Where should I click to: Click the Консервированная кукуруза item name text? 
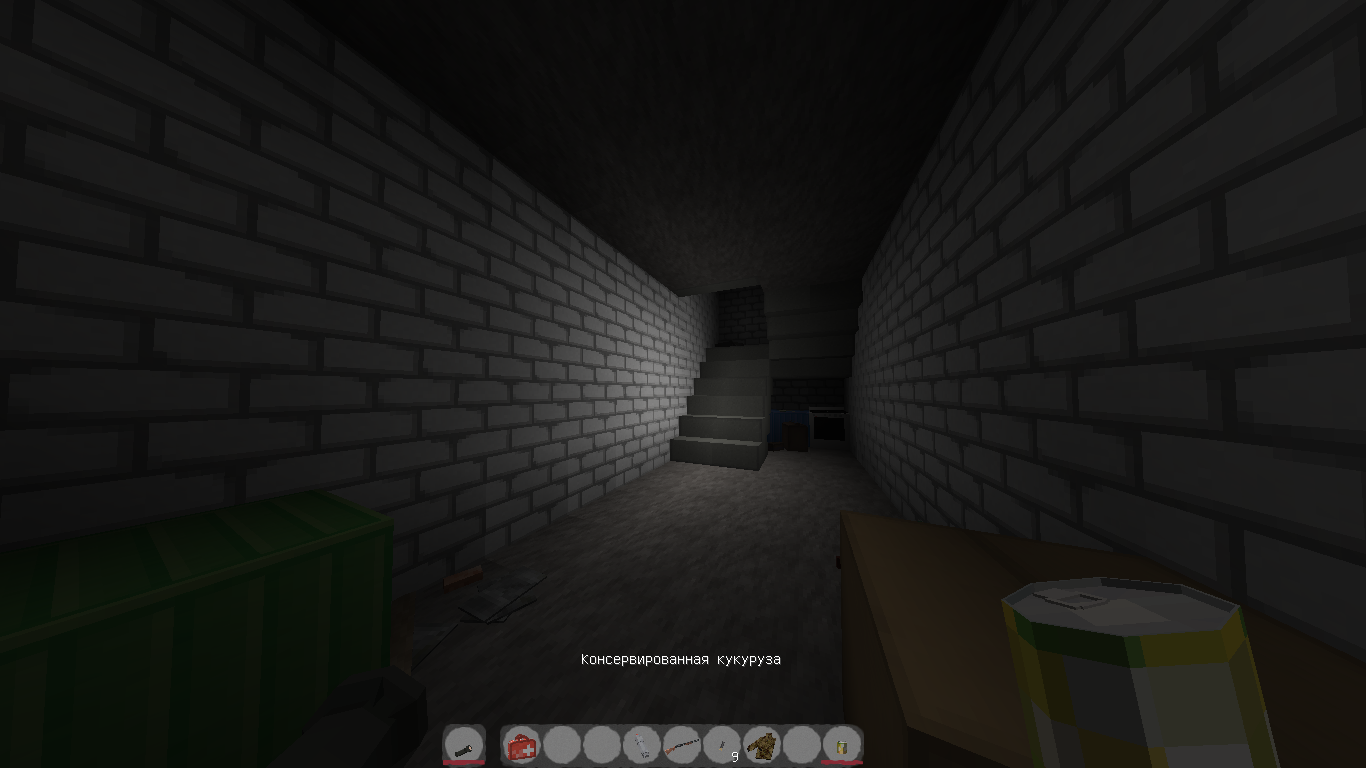pos(681,660)
